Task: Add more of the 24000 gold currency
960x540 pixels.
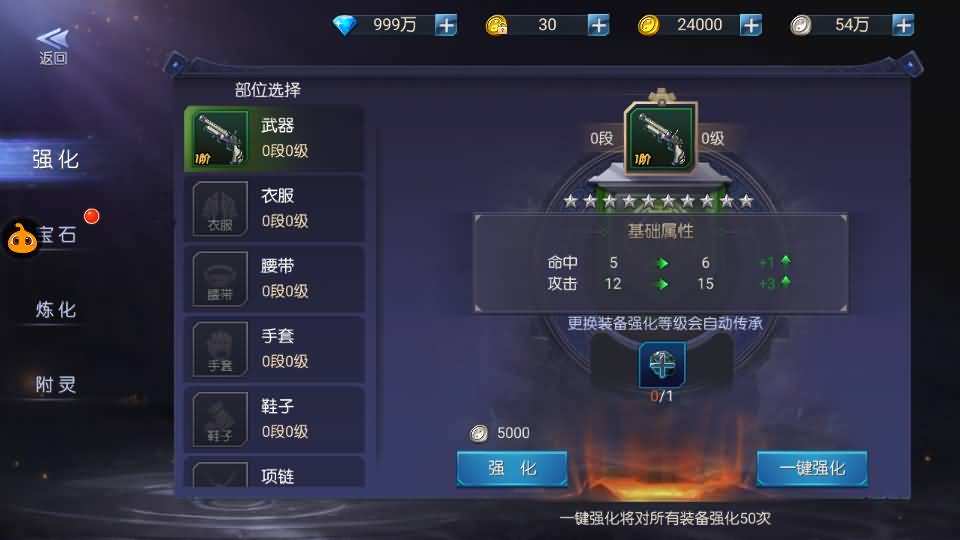Action: click(x=751, y=25)
